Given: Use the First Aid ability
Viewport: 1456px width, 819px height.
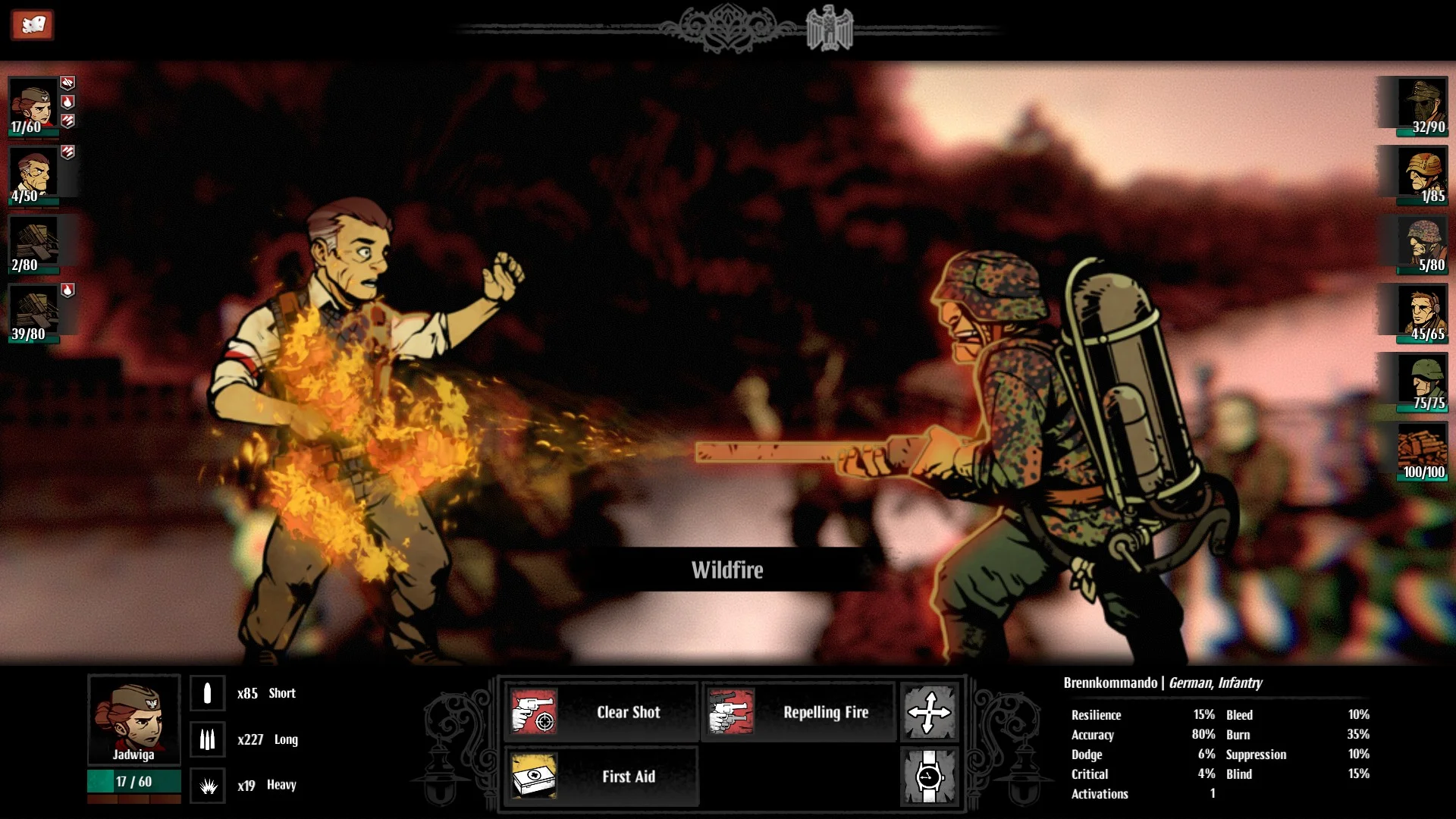Looking at the screenshot, I should [x=601, y=777].
